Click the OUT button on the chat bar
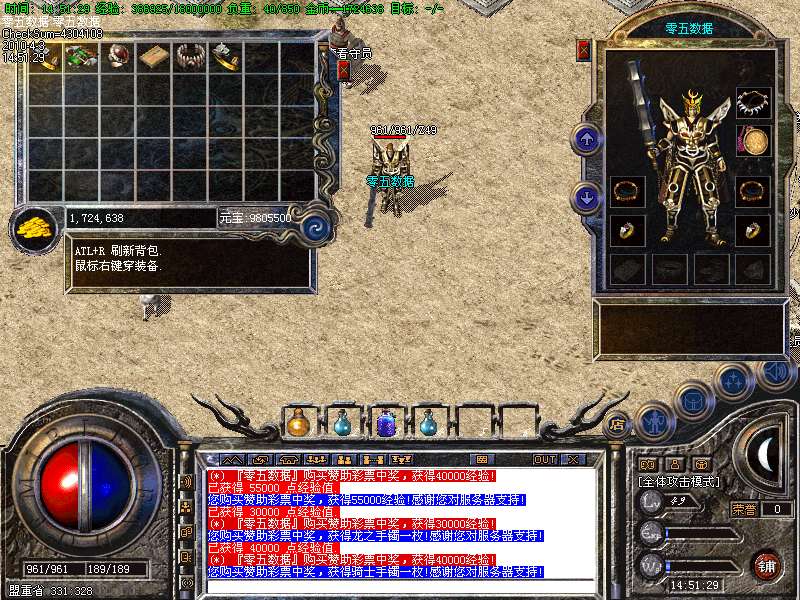This screenshot has width=800, height=600. (x=544, y=460)
